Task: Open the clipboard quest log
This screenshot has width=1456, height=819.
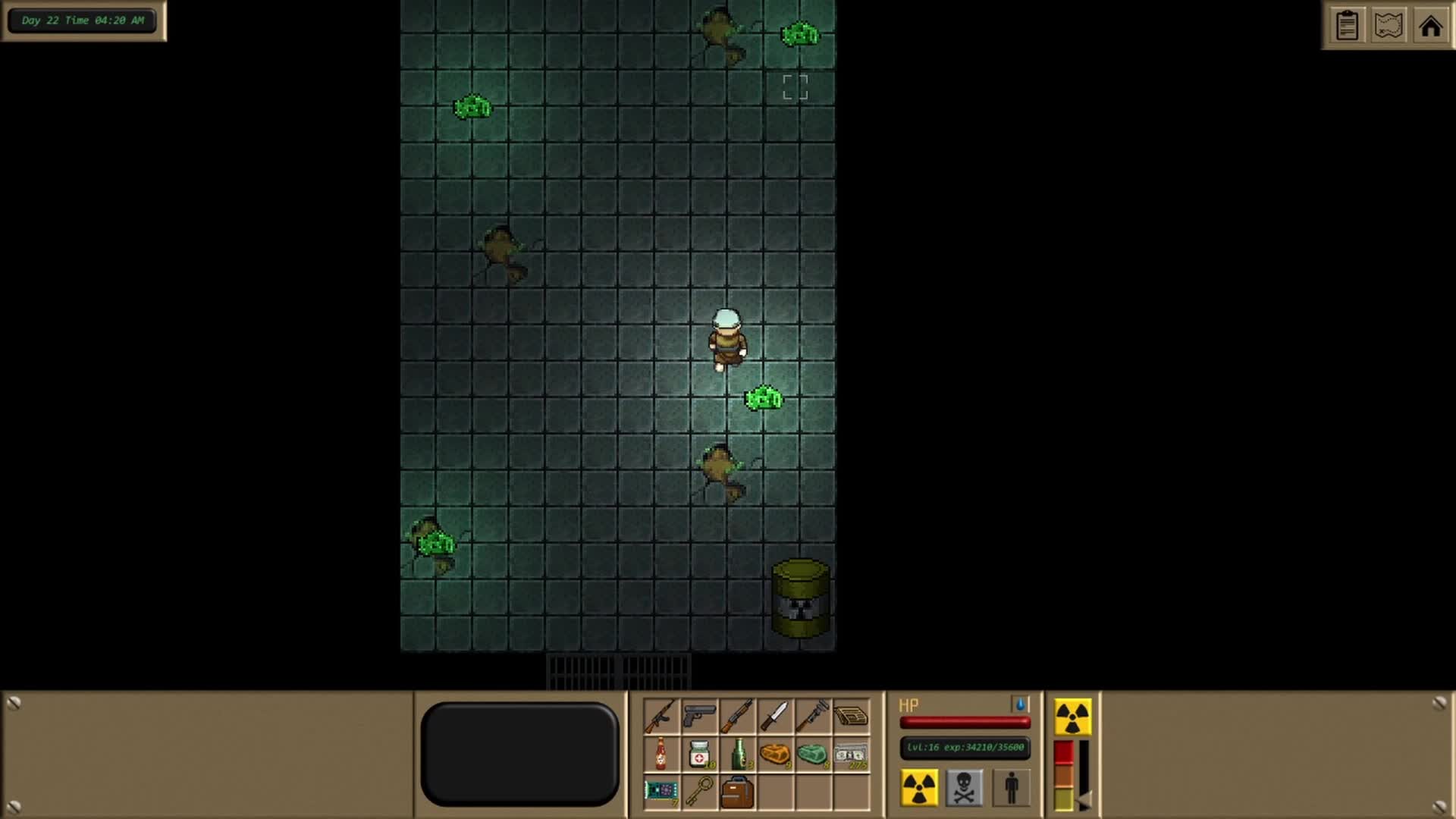Action: pyautogui.click(x=1347, y=26)
